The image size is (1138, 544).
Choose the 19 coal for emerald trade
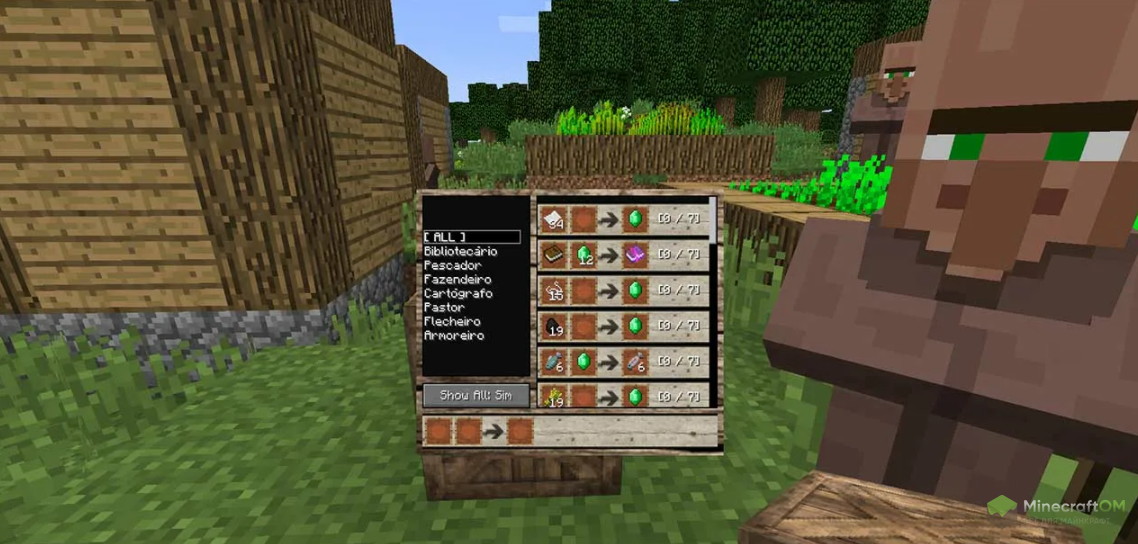point(622,325)
